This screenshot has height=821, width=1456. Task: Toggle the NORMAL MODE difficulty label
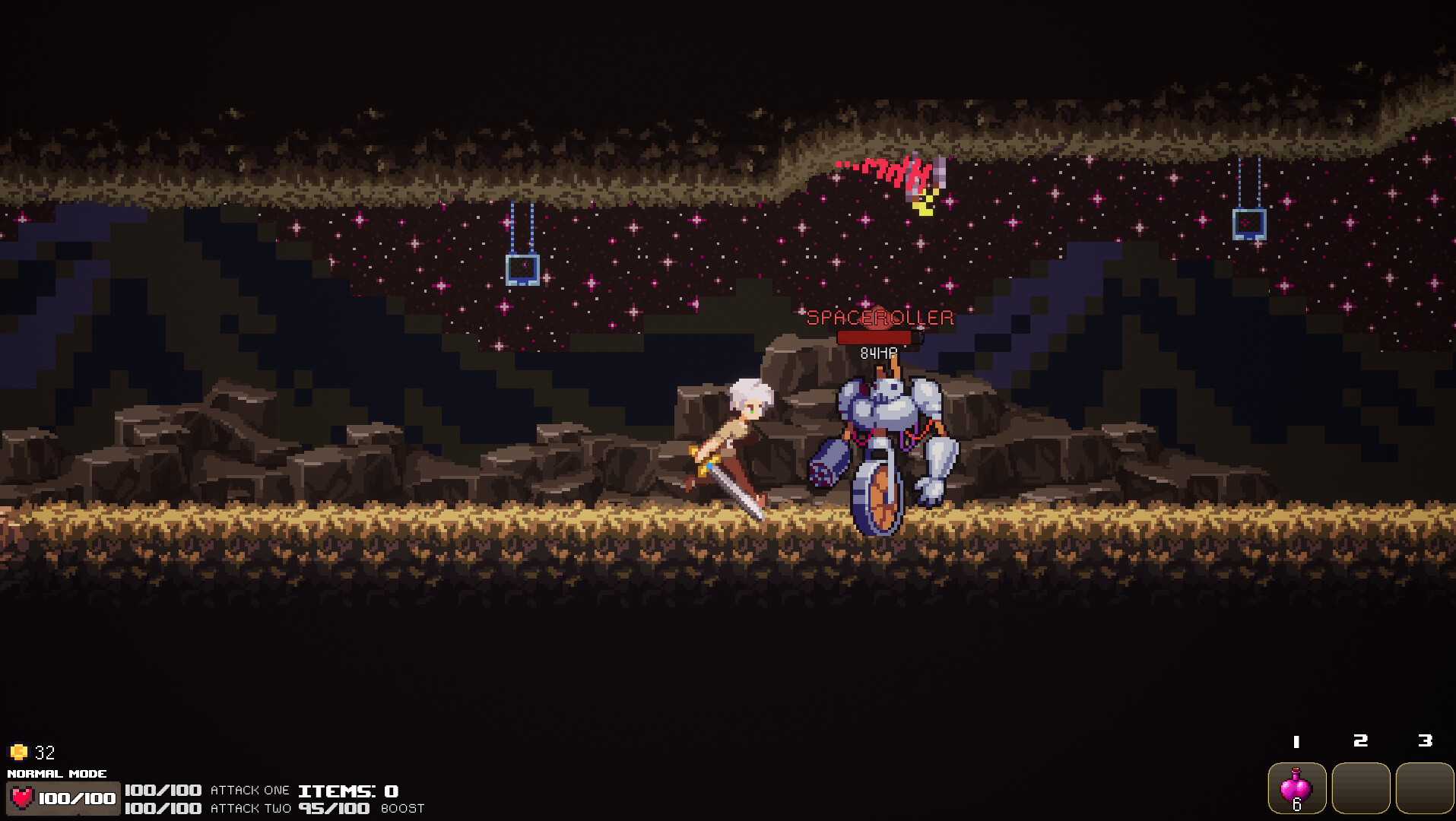click(x=59, y=773)
